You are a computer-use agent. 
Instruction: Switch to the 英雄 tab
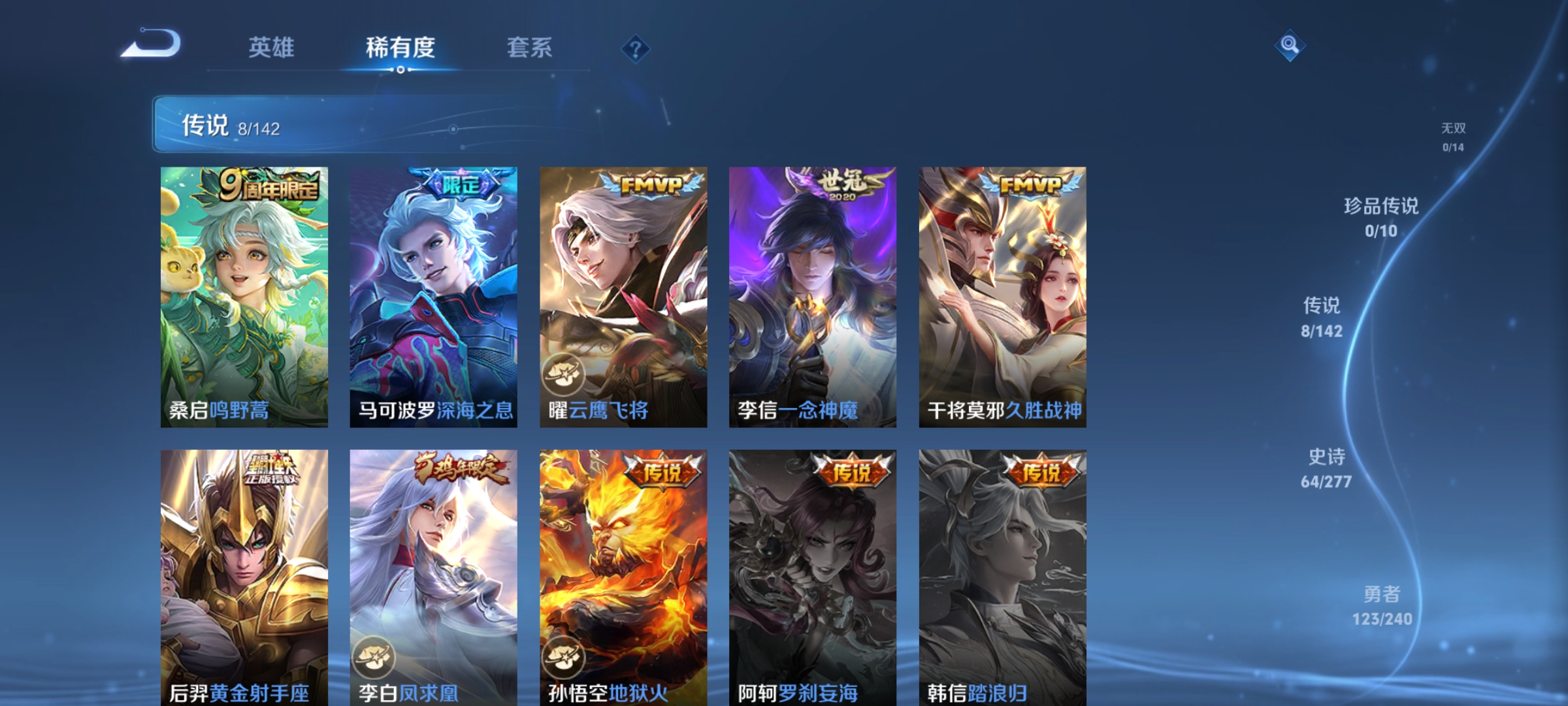[x=272, y=48]
